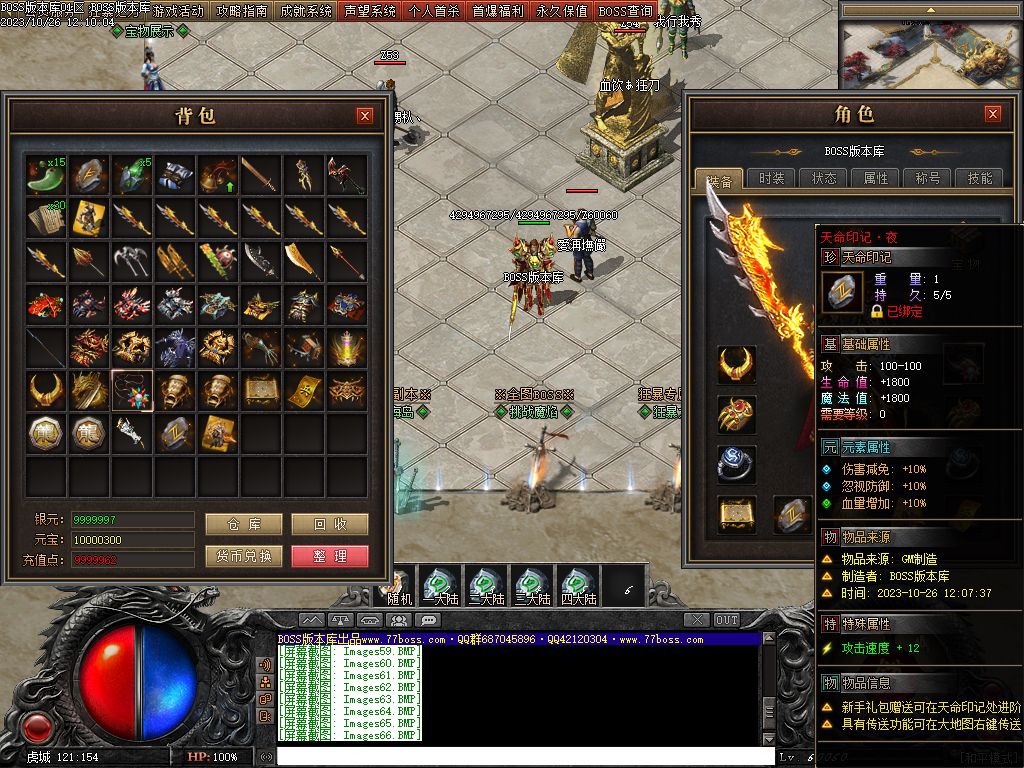Sort the bag with 整理
This screenshot has height=768, width=1024.
click(x=330, y=556)
